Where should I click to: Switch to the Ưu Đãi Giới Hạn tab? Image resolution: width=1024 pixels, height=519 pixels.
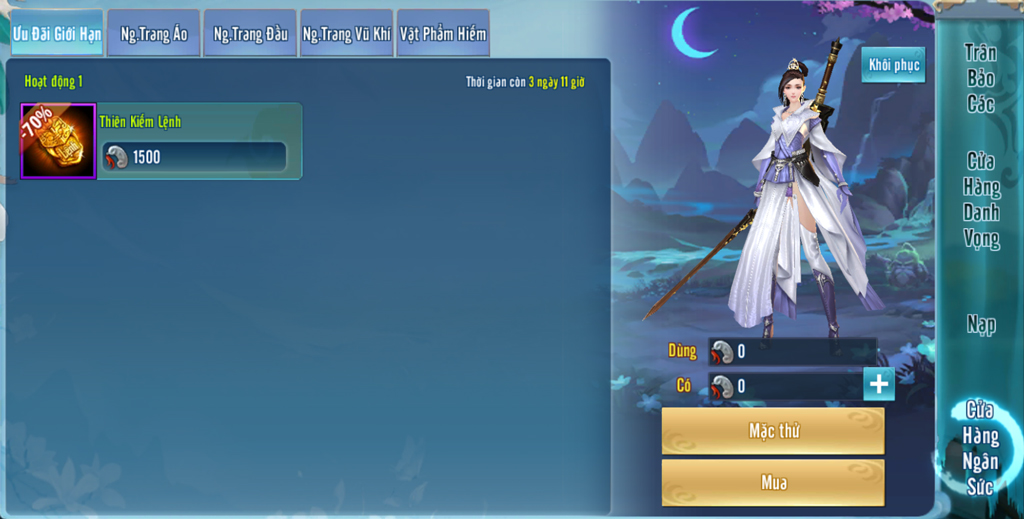56,34
